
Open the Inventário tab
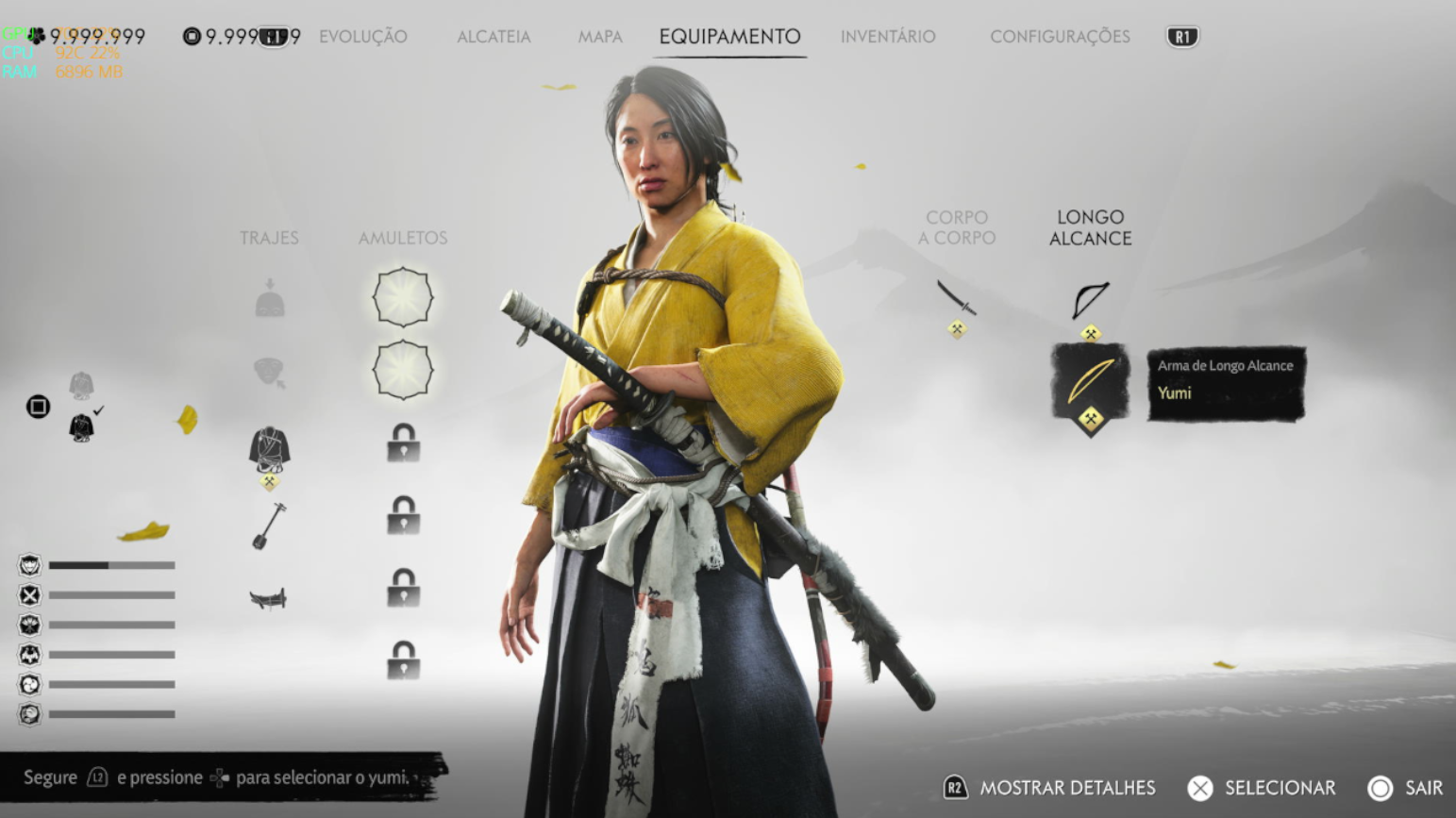[888, 37]
